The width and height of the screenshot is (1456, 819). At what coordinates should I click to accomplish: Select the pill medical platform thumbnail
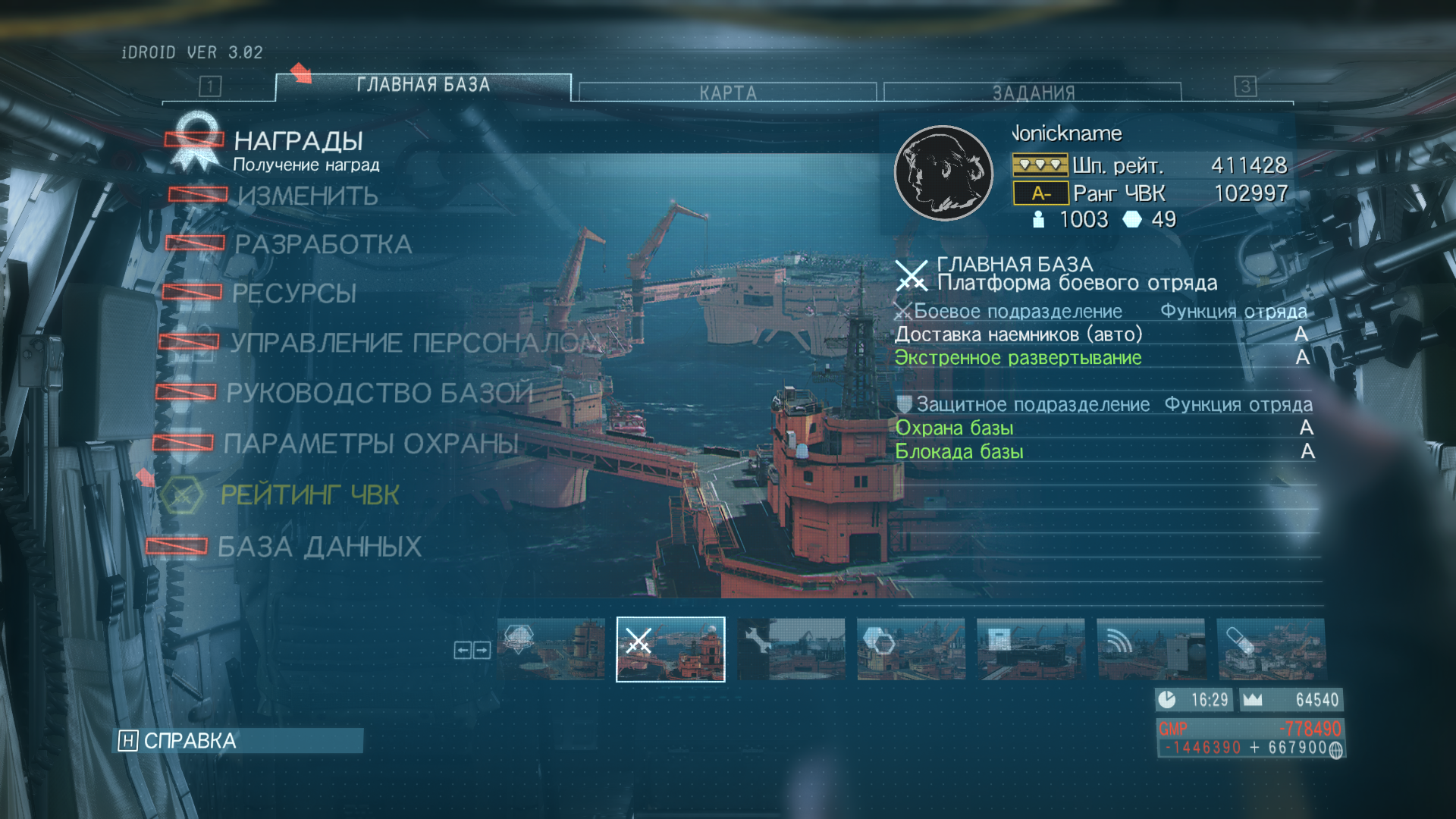(1271, 649)
